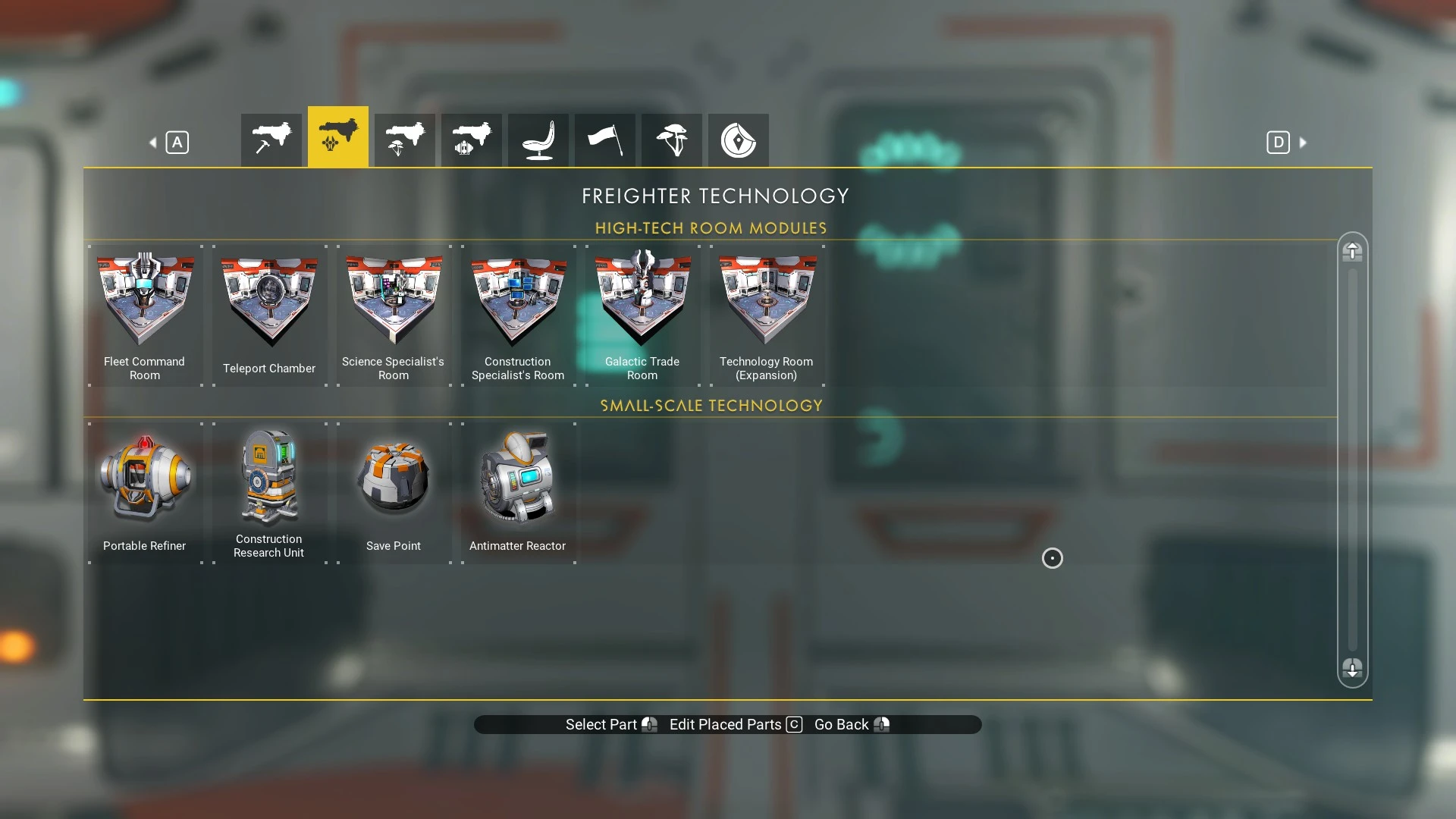
Task: Pick the Science Specialist's Room
Action: (394, 315)
